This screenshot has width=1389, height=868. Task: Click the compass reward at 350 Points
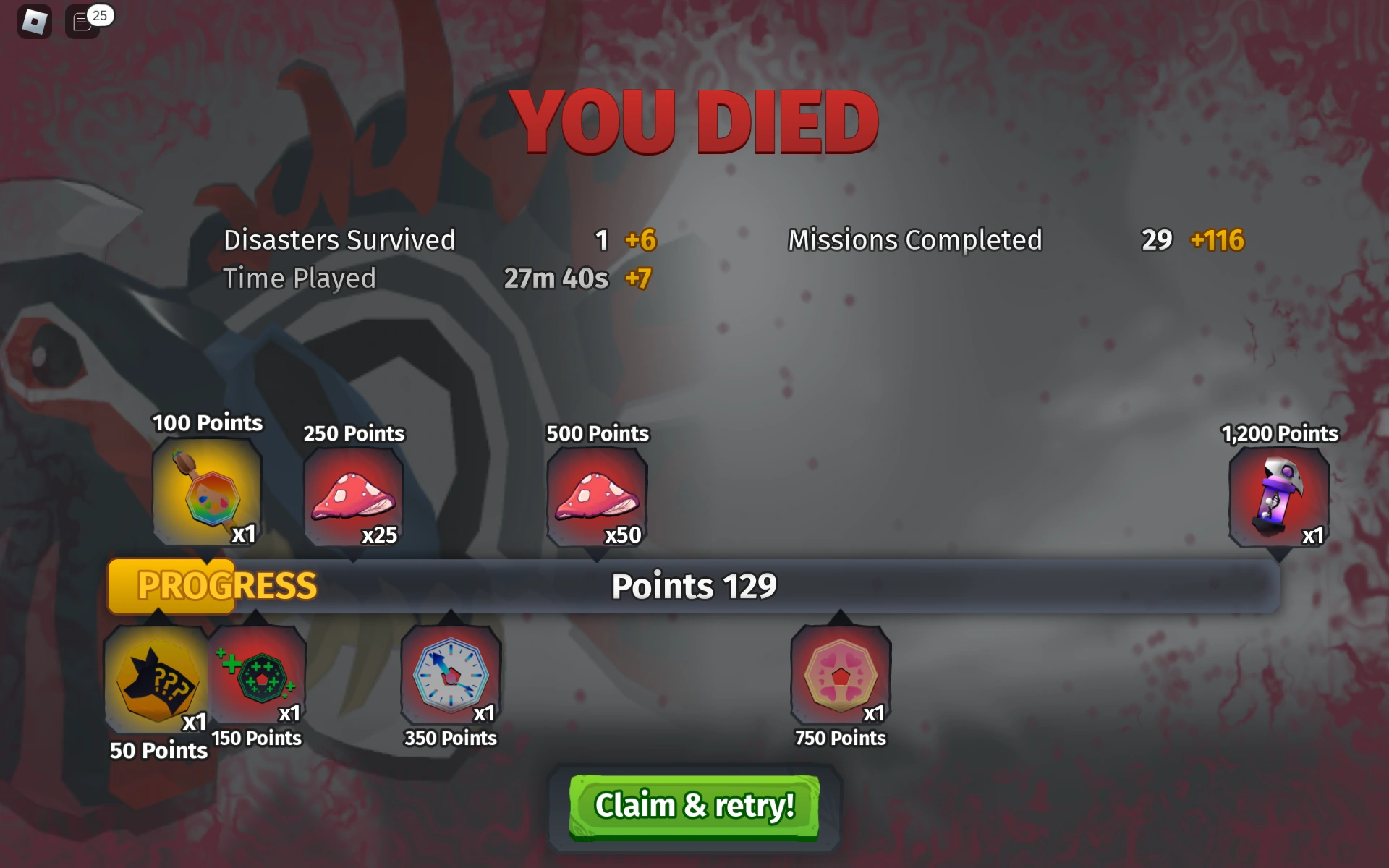[x=450, y=678]
